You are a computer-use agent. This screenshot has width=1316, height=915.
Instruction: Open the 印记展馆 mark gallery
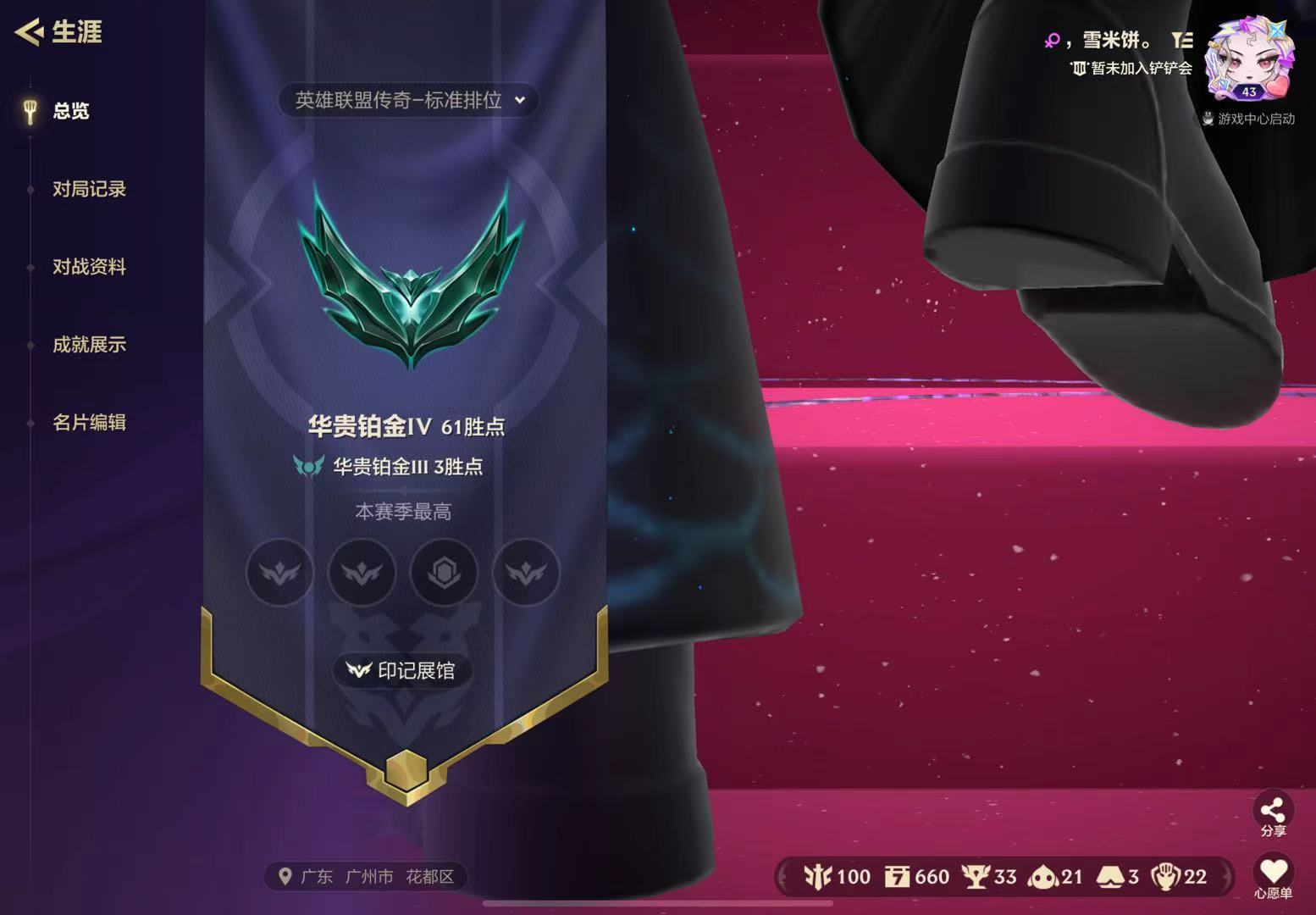[402, 670]
